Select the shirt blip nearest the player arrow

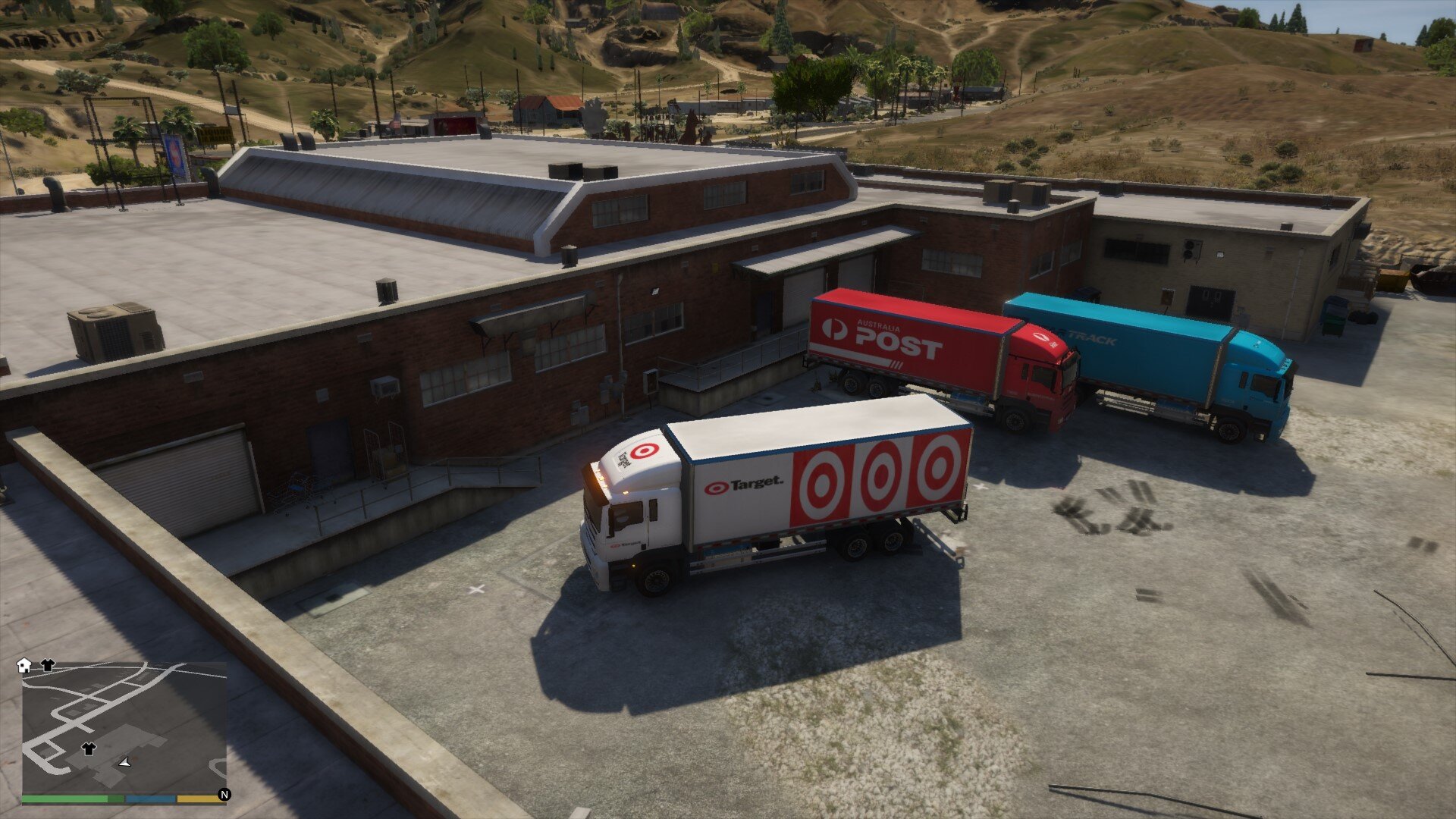coord(89,748)
